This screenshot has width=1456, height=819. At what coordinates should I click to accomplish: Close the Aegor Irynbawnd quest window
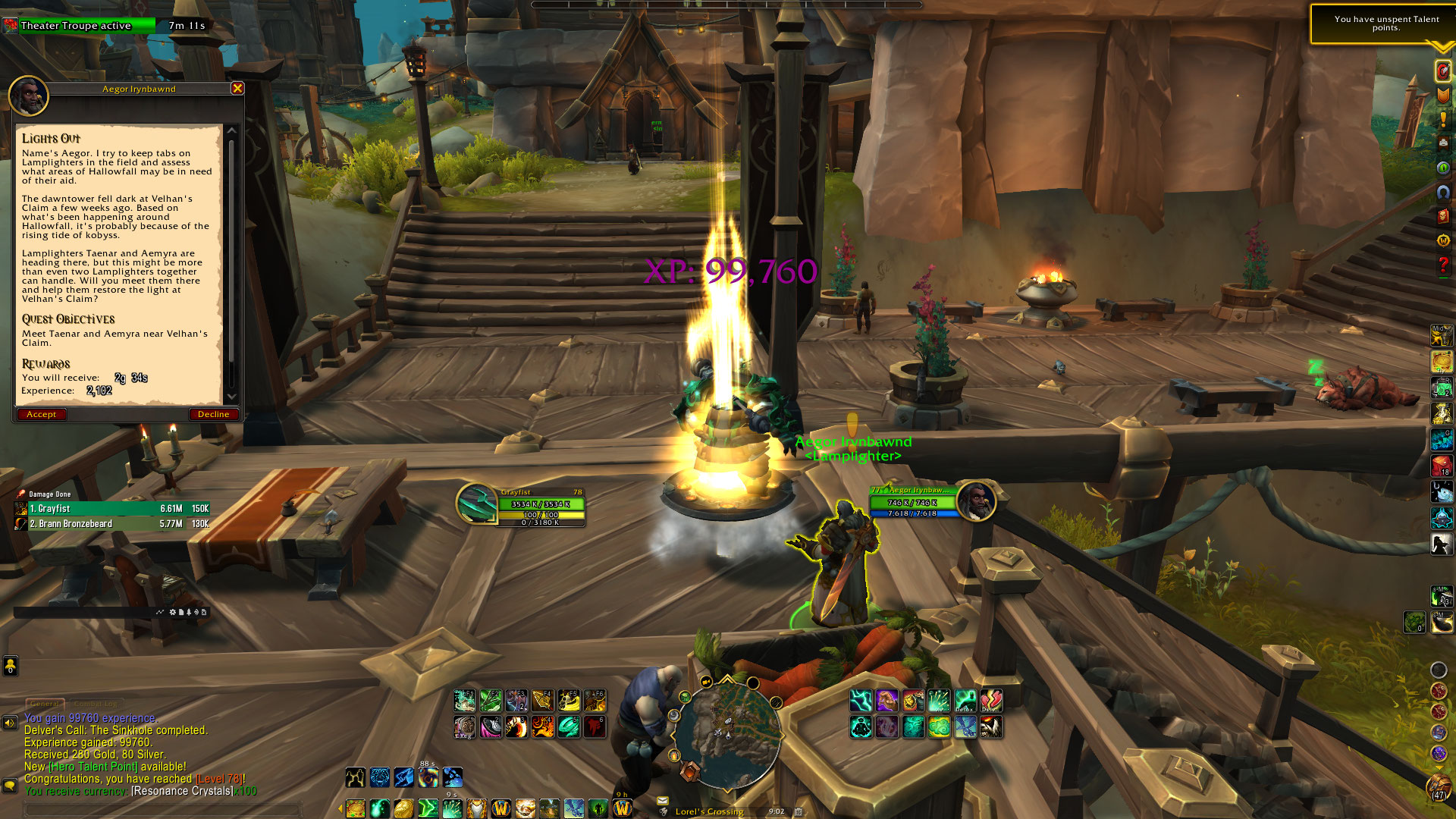coord(237,89)
